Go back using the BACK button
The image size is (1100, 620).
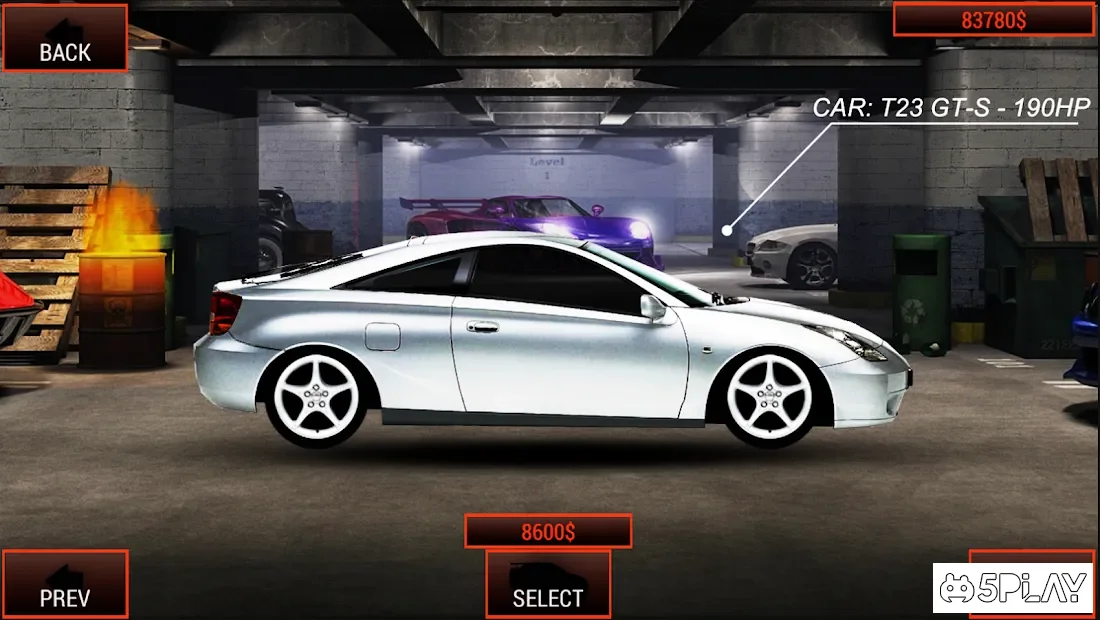[x=65, y=39]
